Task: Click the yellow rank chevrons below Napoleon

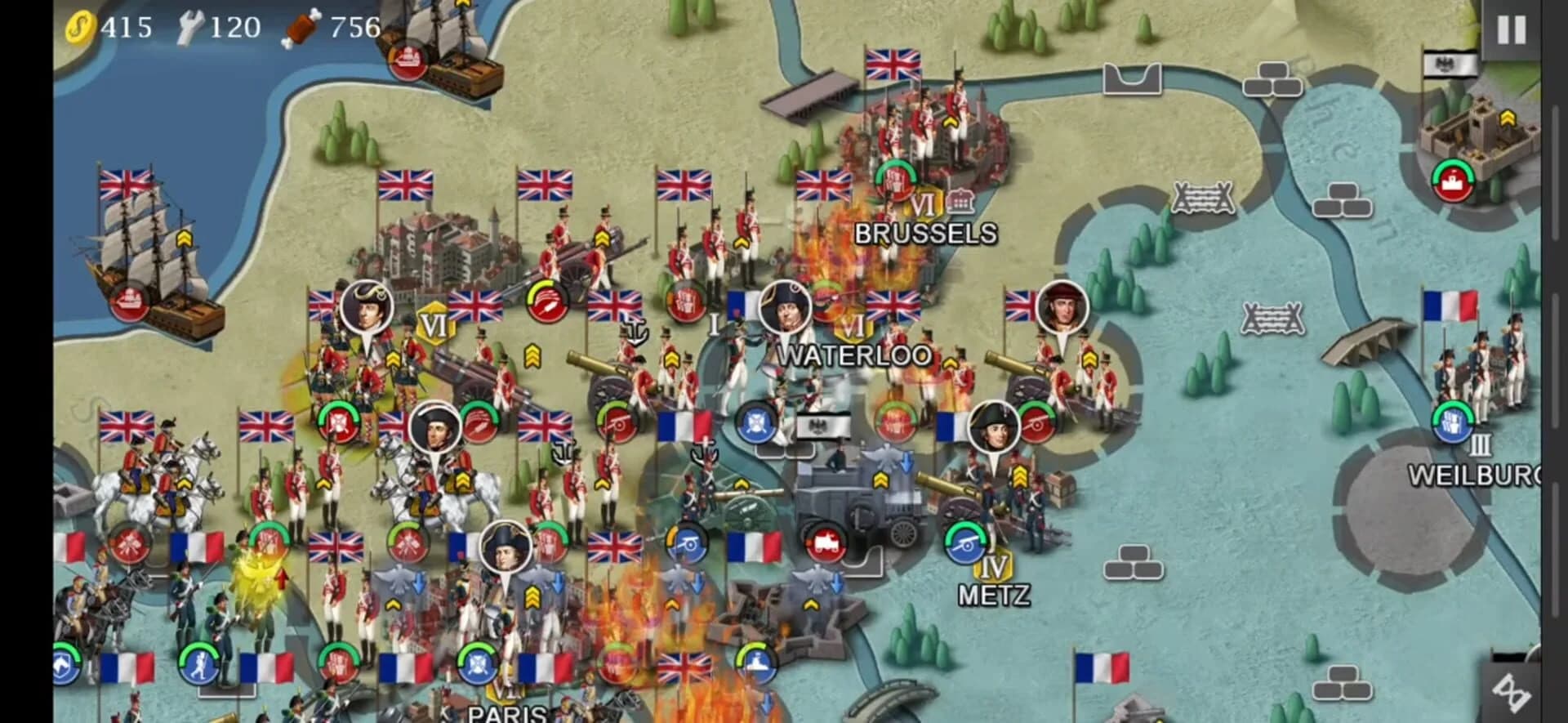Action: pyautogui.click(x=1019, y=474)
